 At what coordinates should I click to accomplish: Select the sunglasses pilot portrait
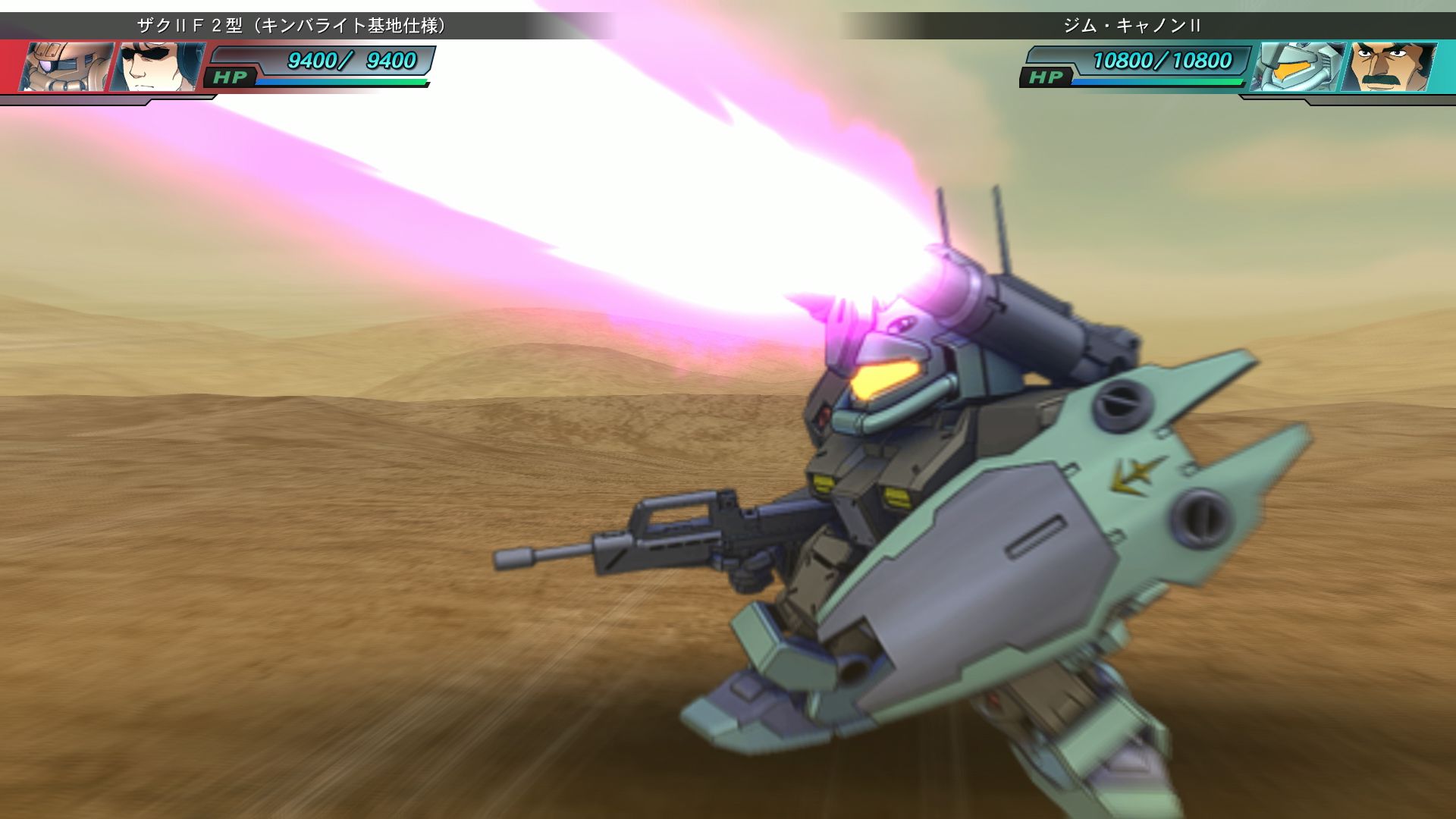coord(158,67)
